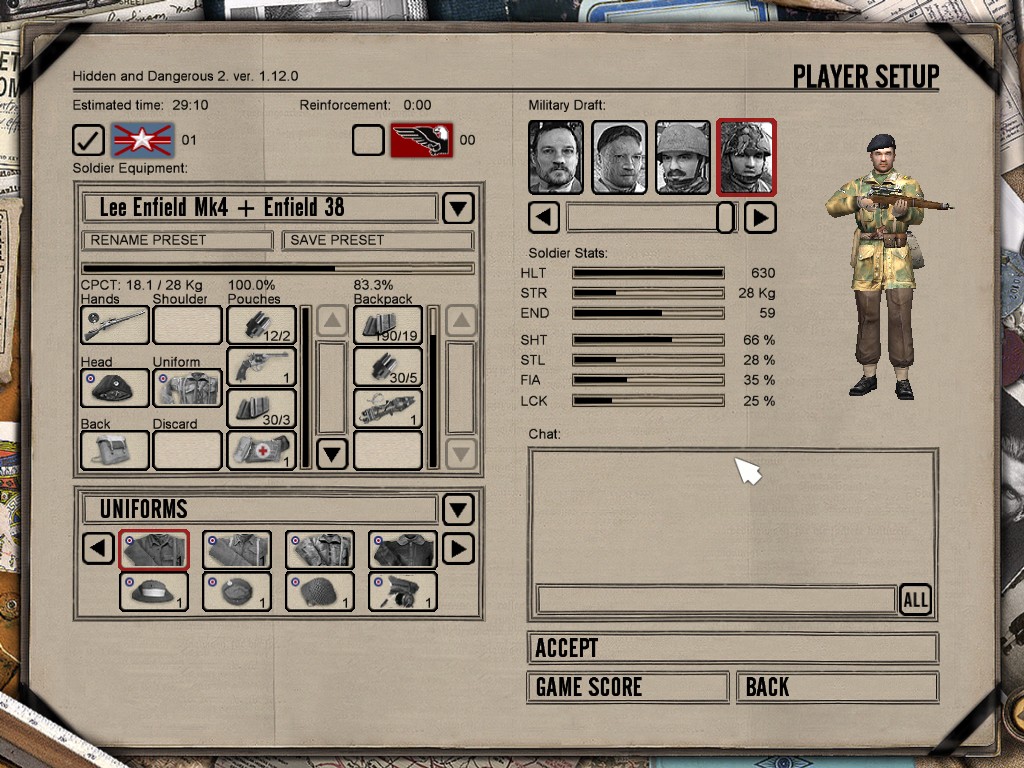Viewport: 1024px width, 768px height.
Task: Toggle the Allied team checkbox
Action: coord(89,140)
